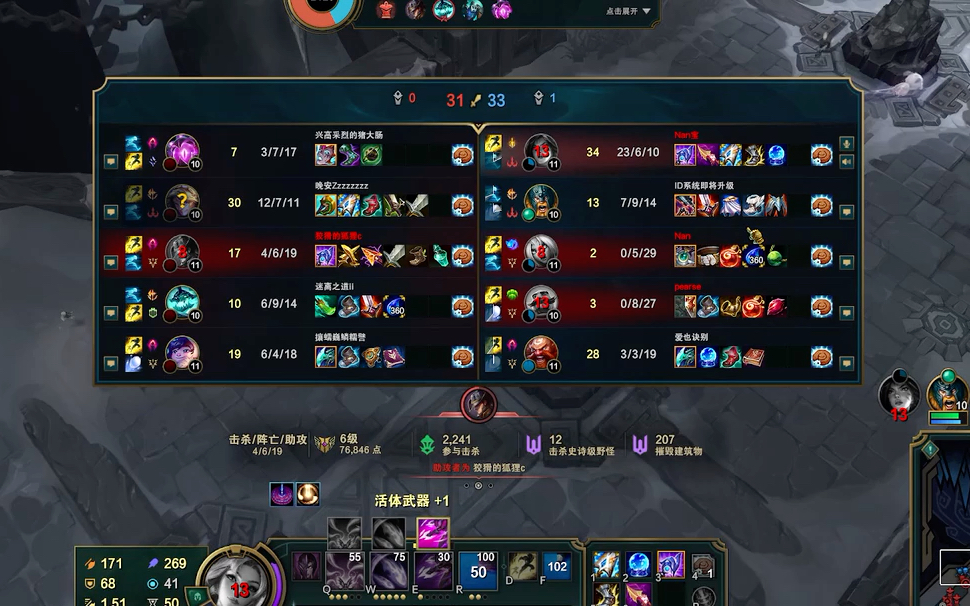This screenshot has width=970, height=606.
Task: Click the mute chat button for 兴高采烈的猪大肠
Action: [x=111, y=161]
